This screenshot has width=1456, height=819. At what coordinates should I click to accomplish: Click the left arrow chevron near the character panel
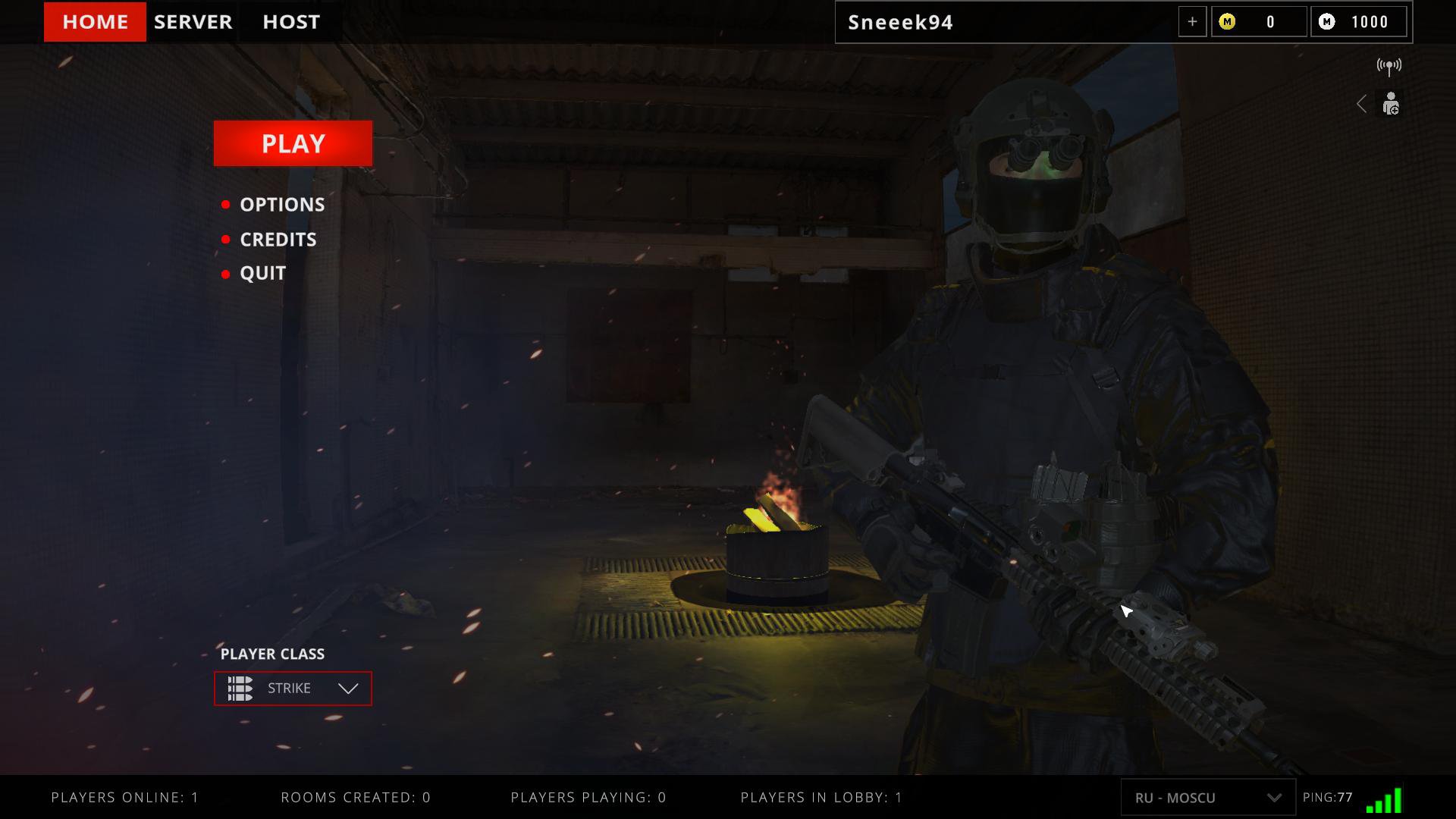[x=1362, y=104]
